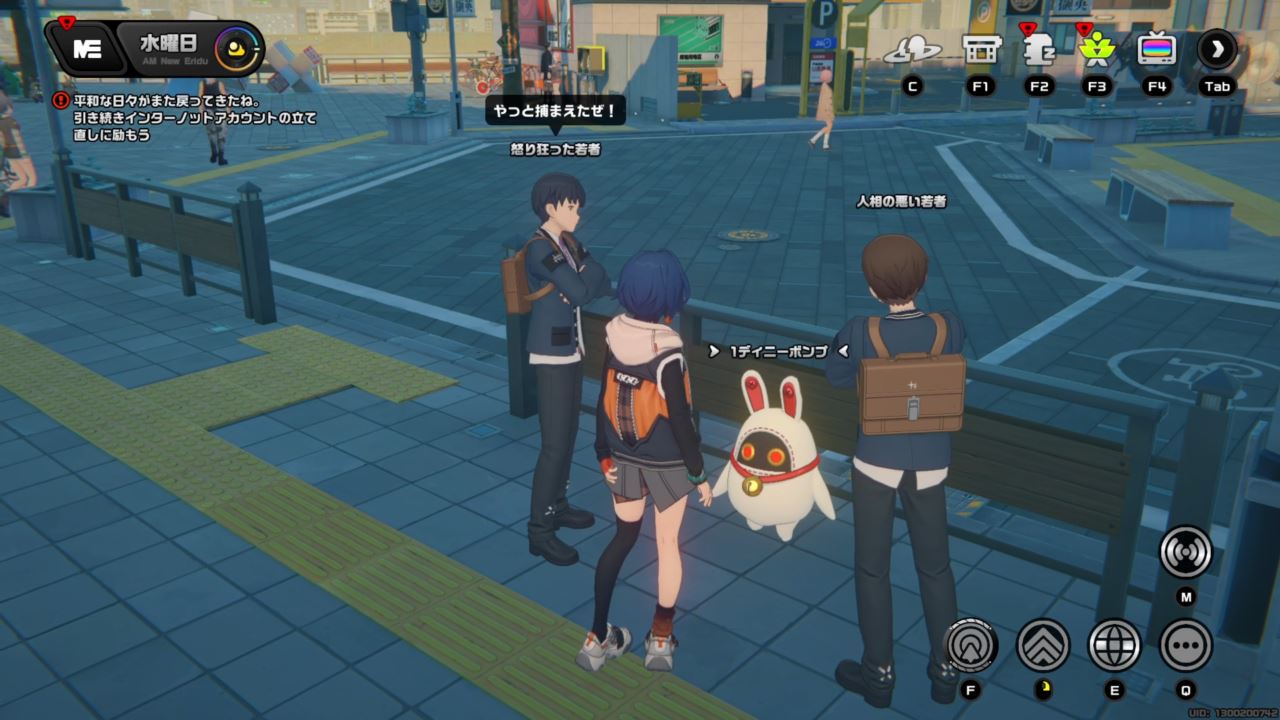This screenshot has width=1280, height=720.
Task: Open the map radar icon labeled M
Action: (x=1184, y=551)
